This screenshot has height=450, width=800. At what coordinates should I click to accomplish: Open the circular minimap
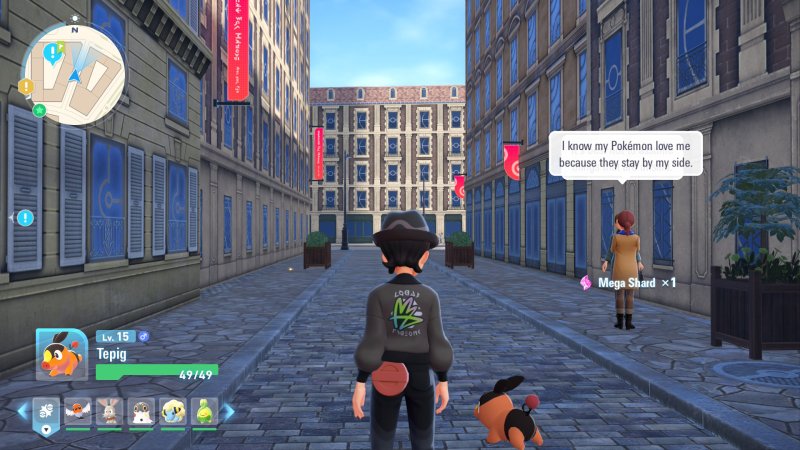click(73, 73)
